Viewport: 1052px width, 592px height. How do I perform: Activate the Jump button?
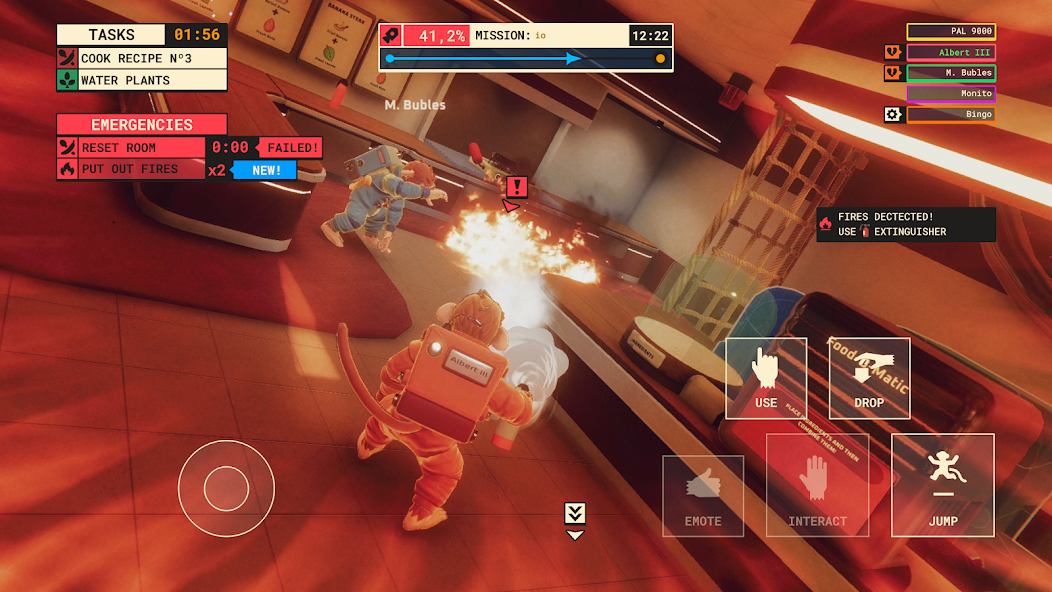tap(942, 484)
